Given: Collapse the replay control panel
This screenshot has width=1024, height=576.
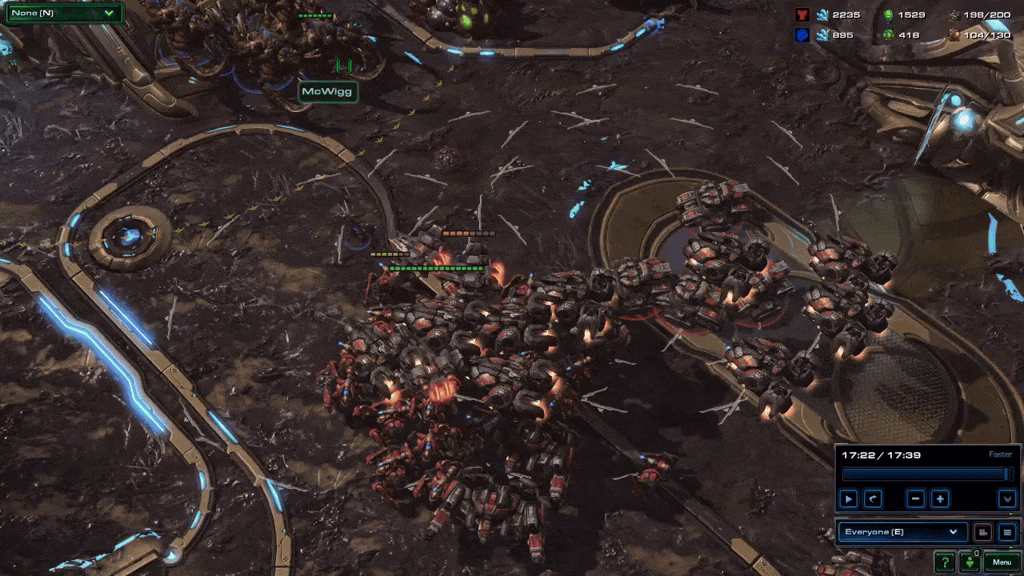Looking at the screenshot, I should pos(1007,498).
